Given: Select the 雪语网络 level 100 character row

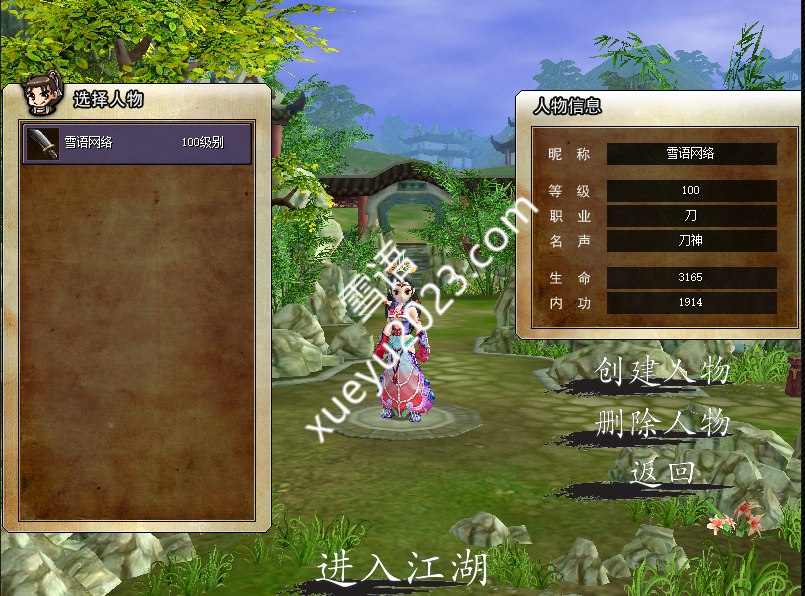Looking at the screenshot, I should pos(138,143).
